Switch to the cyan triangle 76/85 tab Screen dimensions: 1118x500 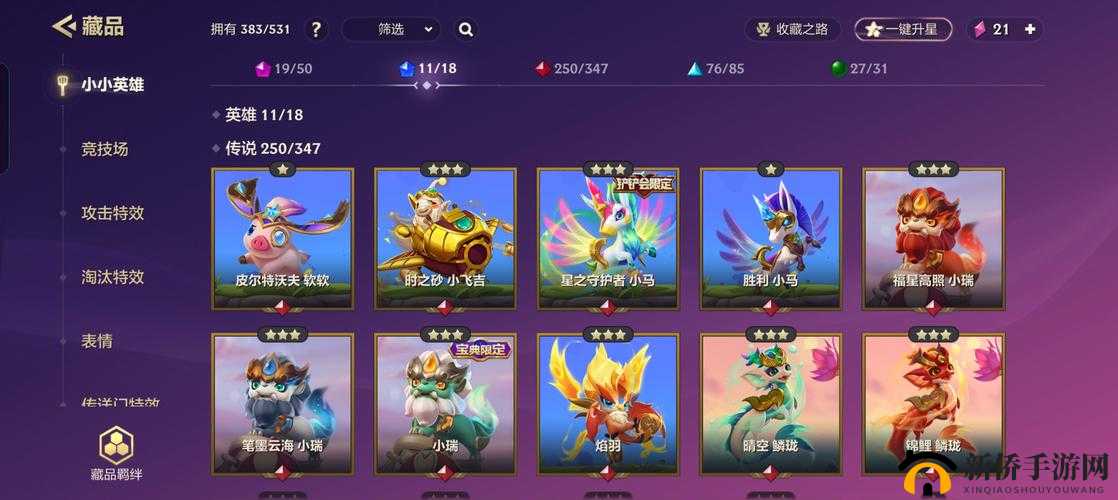click(x=715, y=69)
